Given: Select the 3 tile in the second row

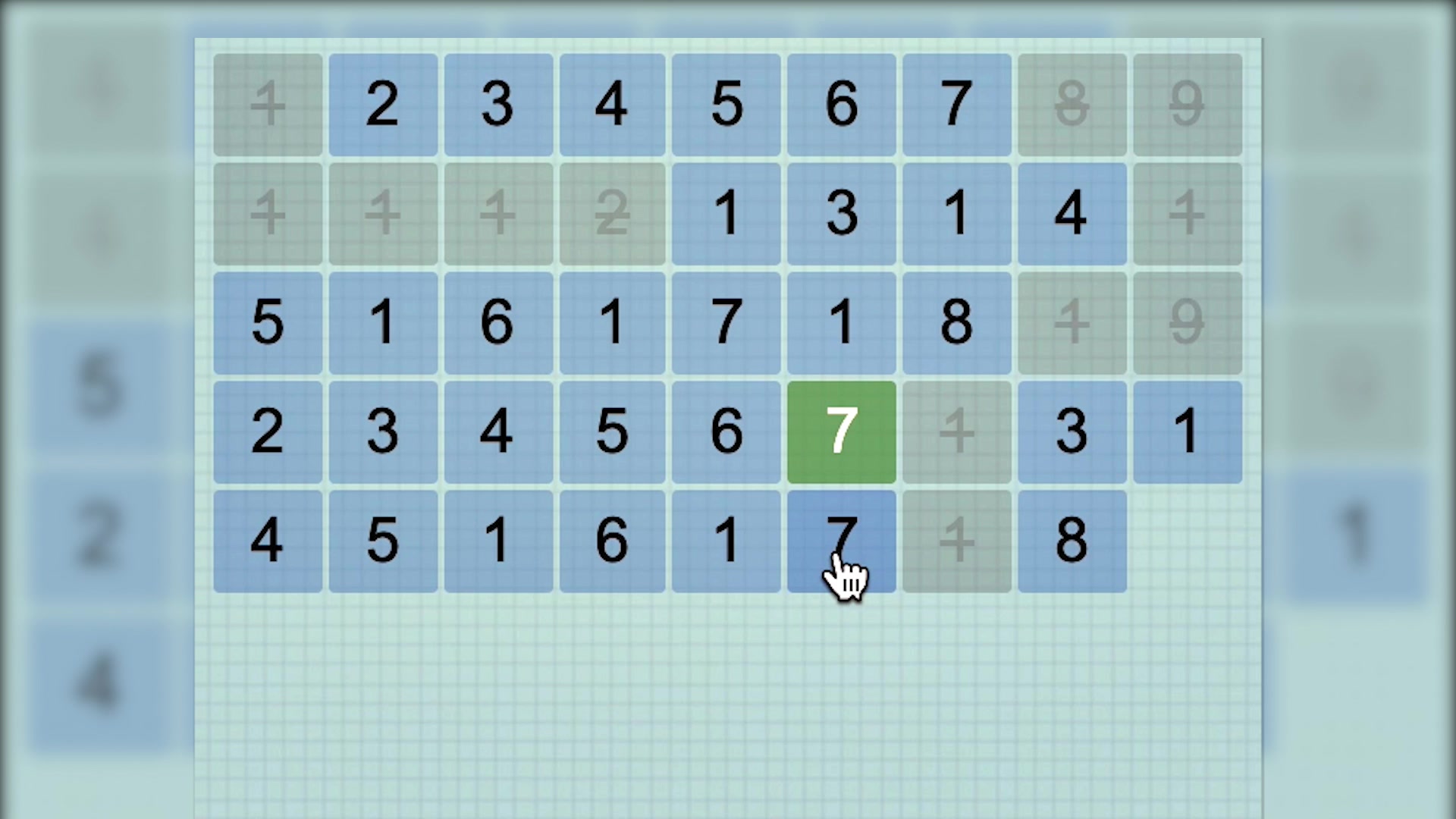Looking at the screenshot, I should click(x=841, y=213).
